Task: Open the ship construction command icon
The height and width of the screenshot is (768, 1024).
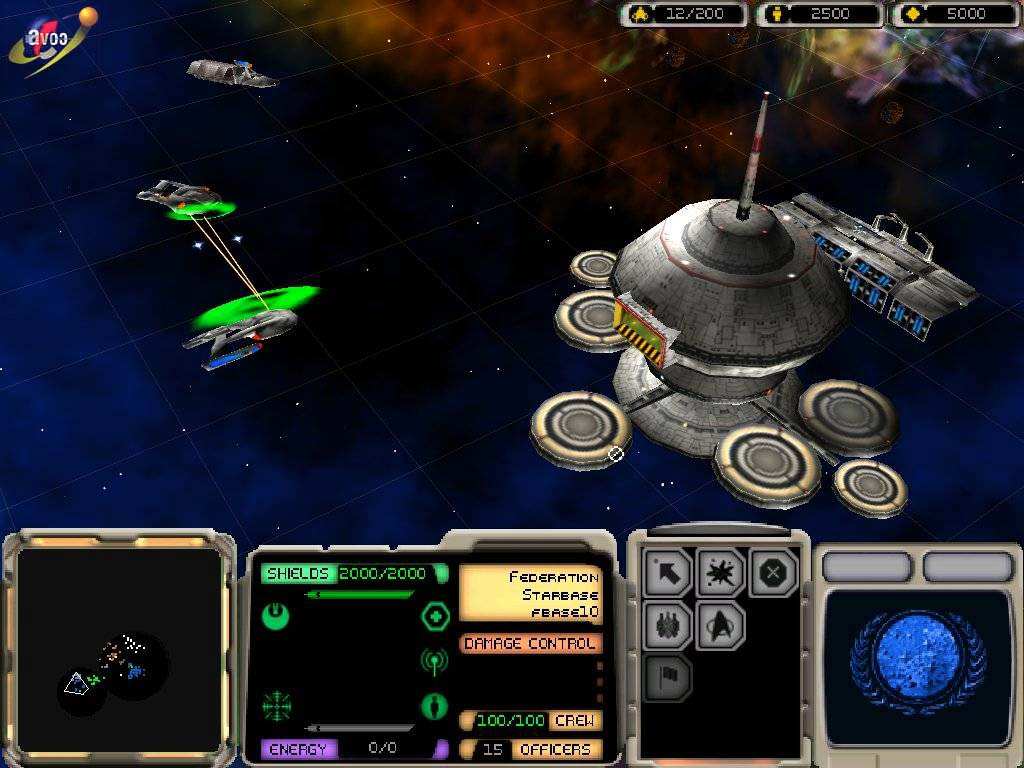Action: (x=668, y=626)
